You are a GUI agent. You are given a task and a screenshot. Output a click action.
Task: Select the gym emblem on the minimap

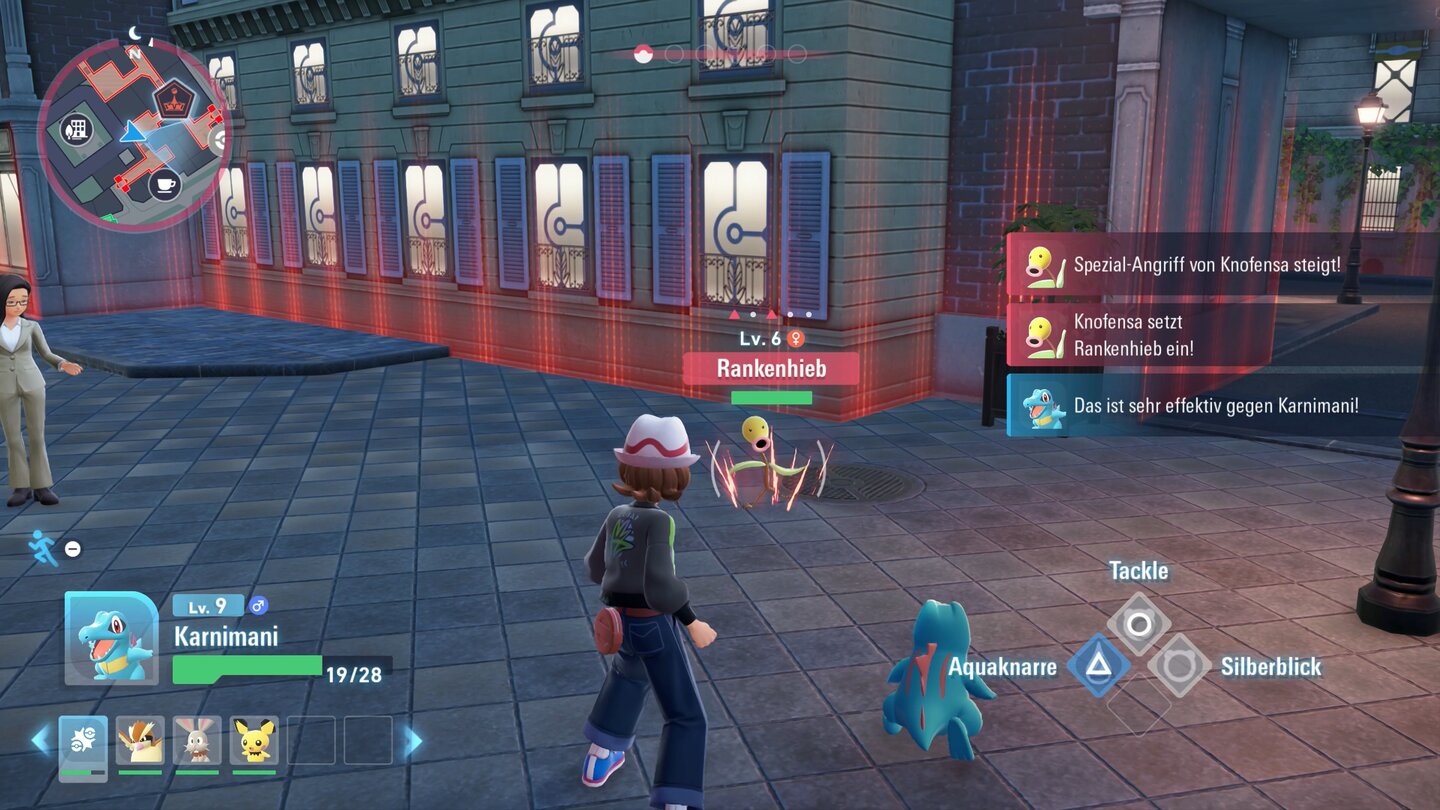[175, 99]
